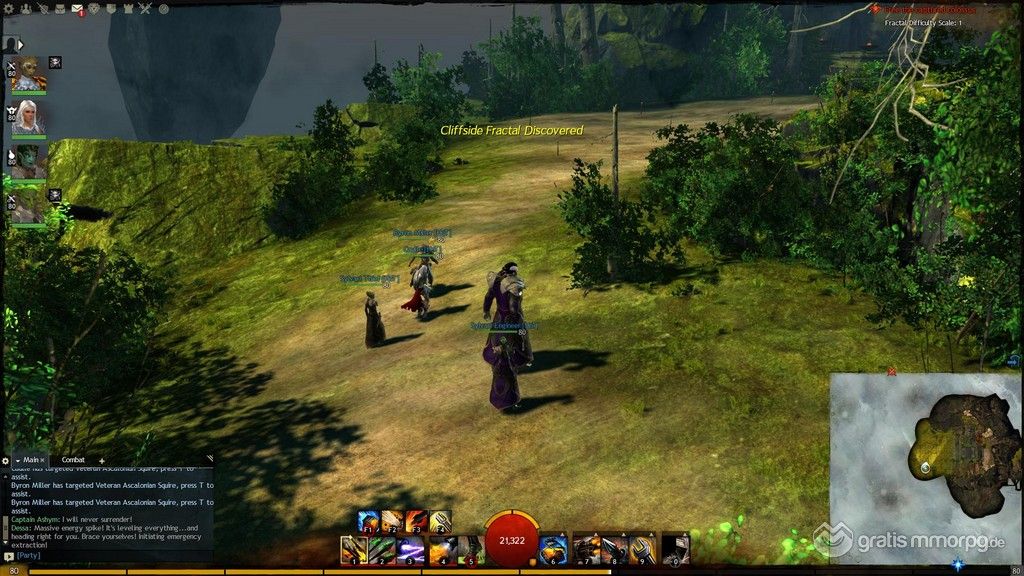
Task: Open the crossed swords PvP icon in the top bar
Action: [x=145, y=10]
